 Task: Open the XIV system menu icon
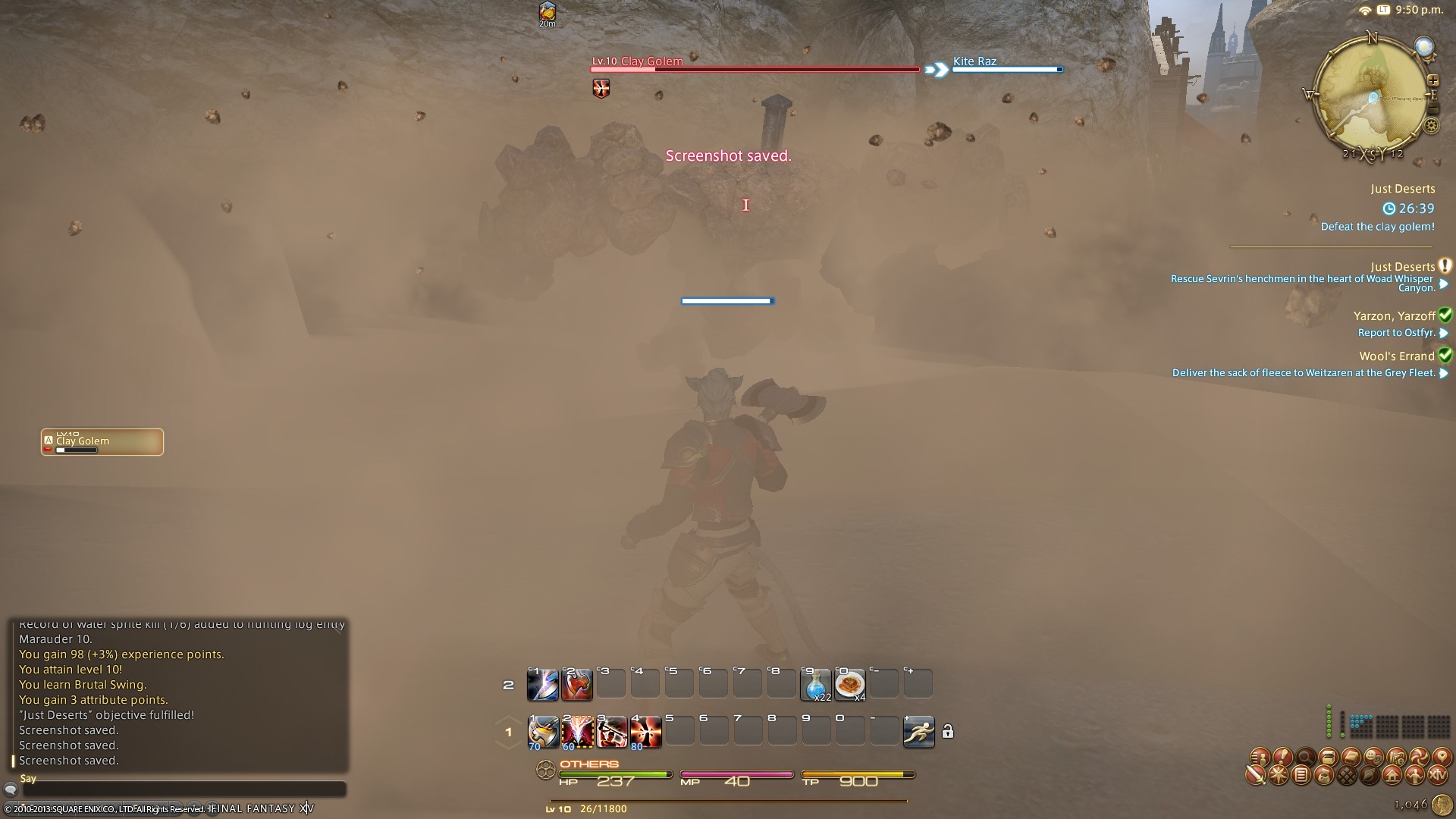pyautogui.click(x=1438, y=776)
